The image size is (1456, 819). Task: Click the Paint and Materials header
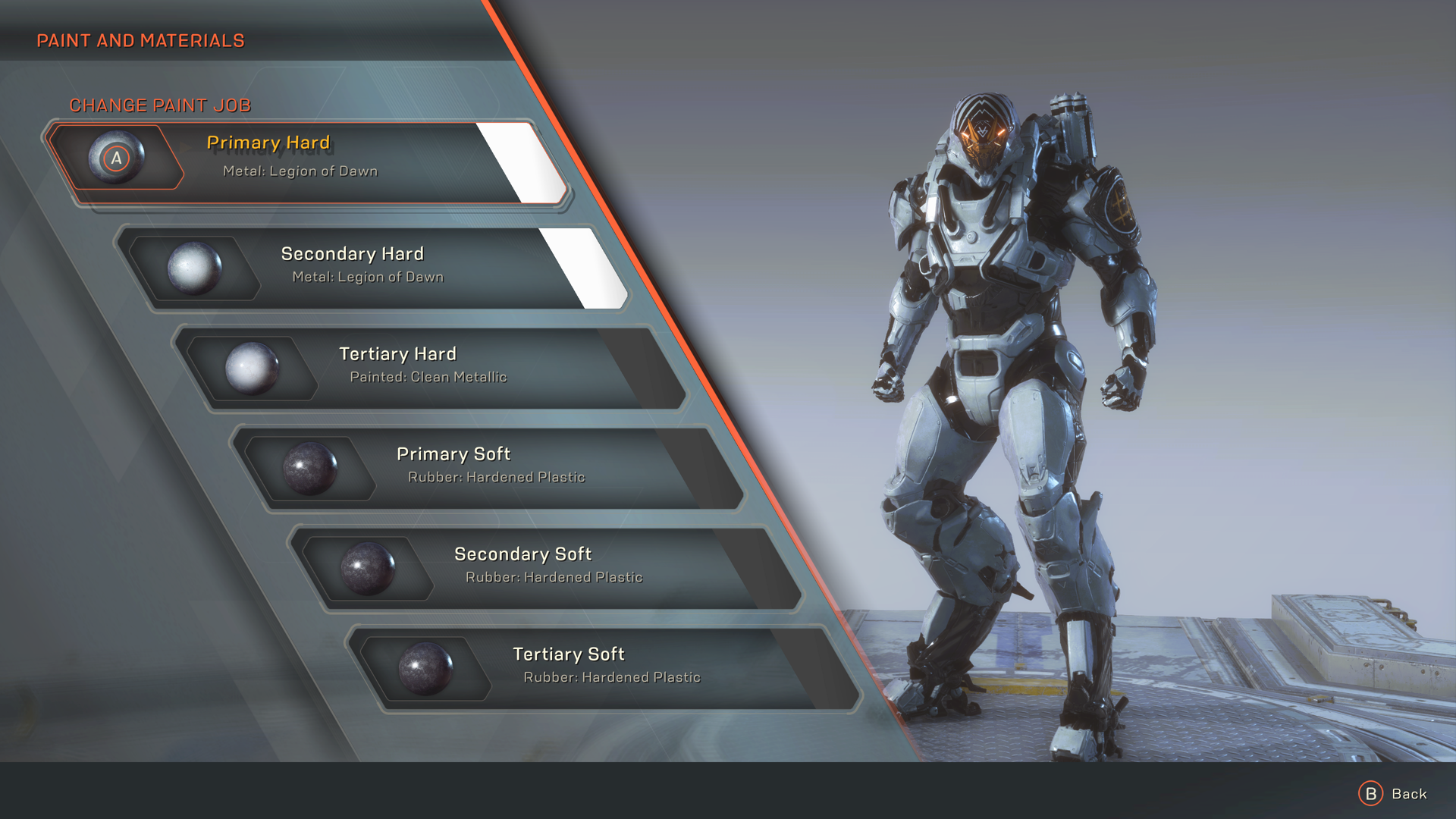tap(140, 40)
